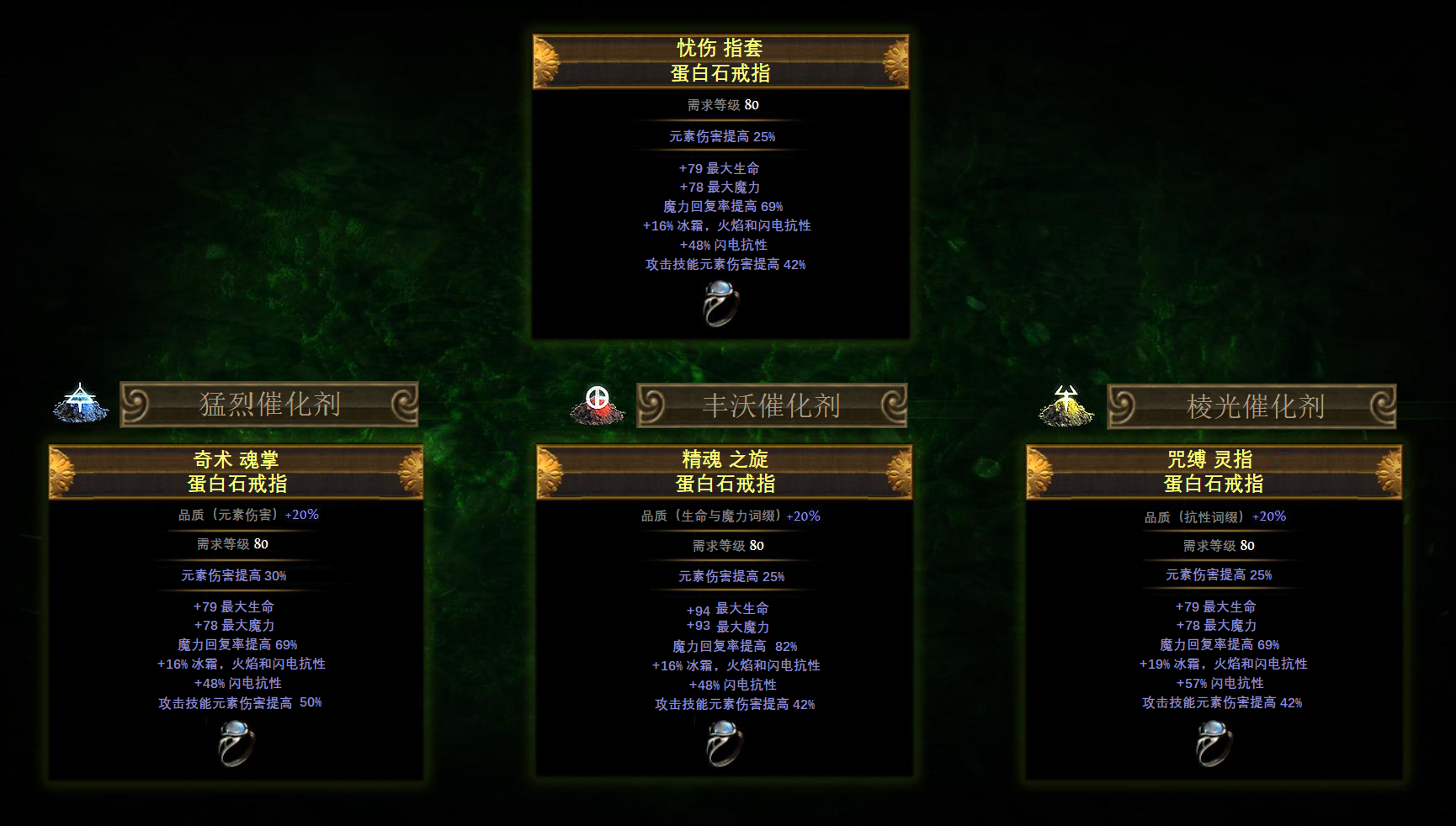1456x826 pixels.
Task: Click the blue Turbulent Catalyst (猛烈催化剂) icon
Action: (81, 403)
